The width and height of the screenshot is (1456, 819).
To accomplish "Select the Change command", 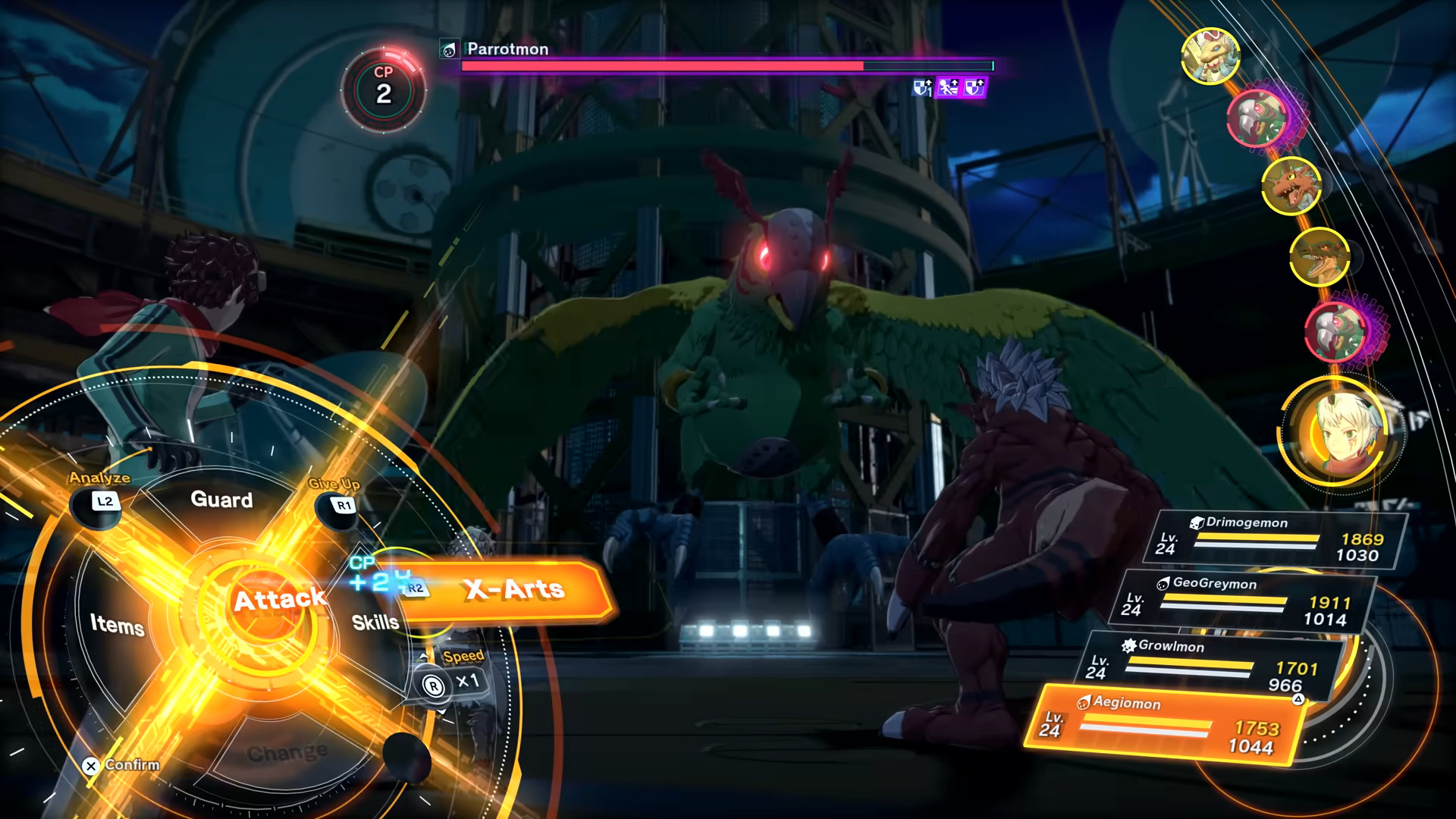I will (x=287, y=753).
